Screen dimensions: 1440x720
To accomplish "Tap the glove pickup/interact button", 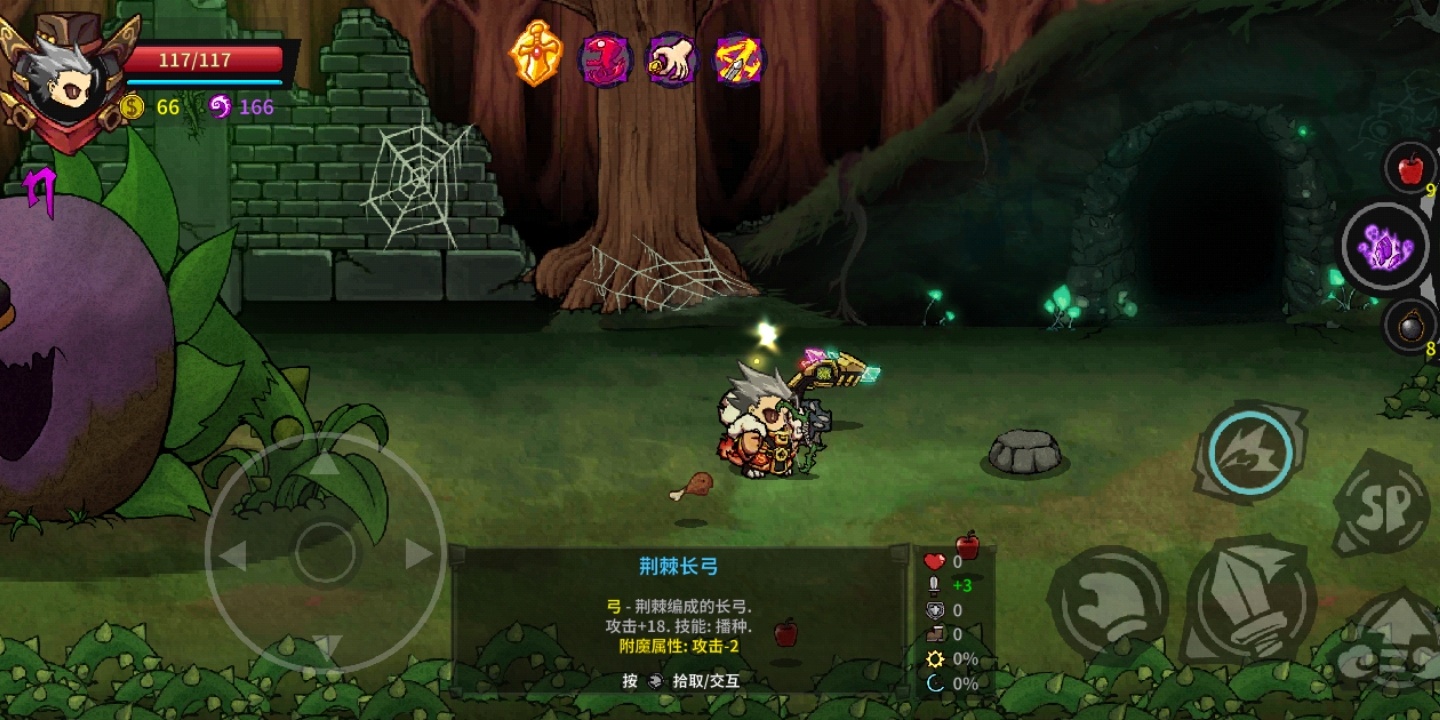I will (1108, 602).
